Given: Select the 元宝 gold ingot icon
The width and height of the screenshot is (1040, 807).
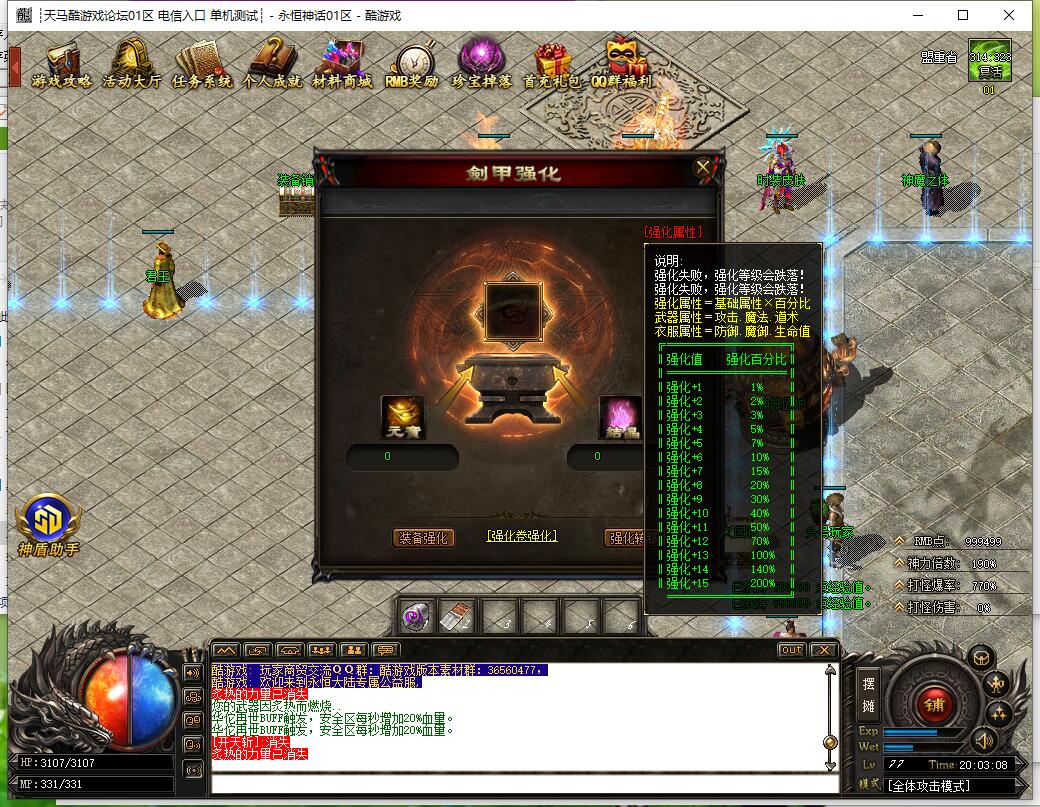Looking at the screenshot, I should point(402,417).
